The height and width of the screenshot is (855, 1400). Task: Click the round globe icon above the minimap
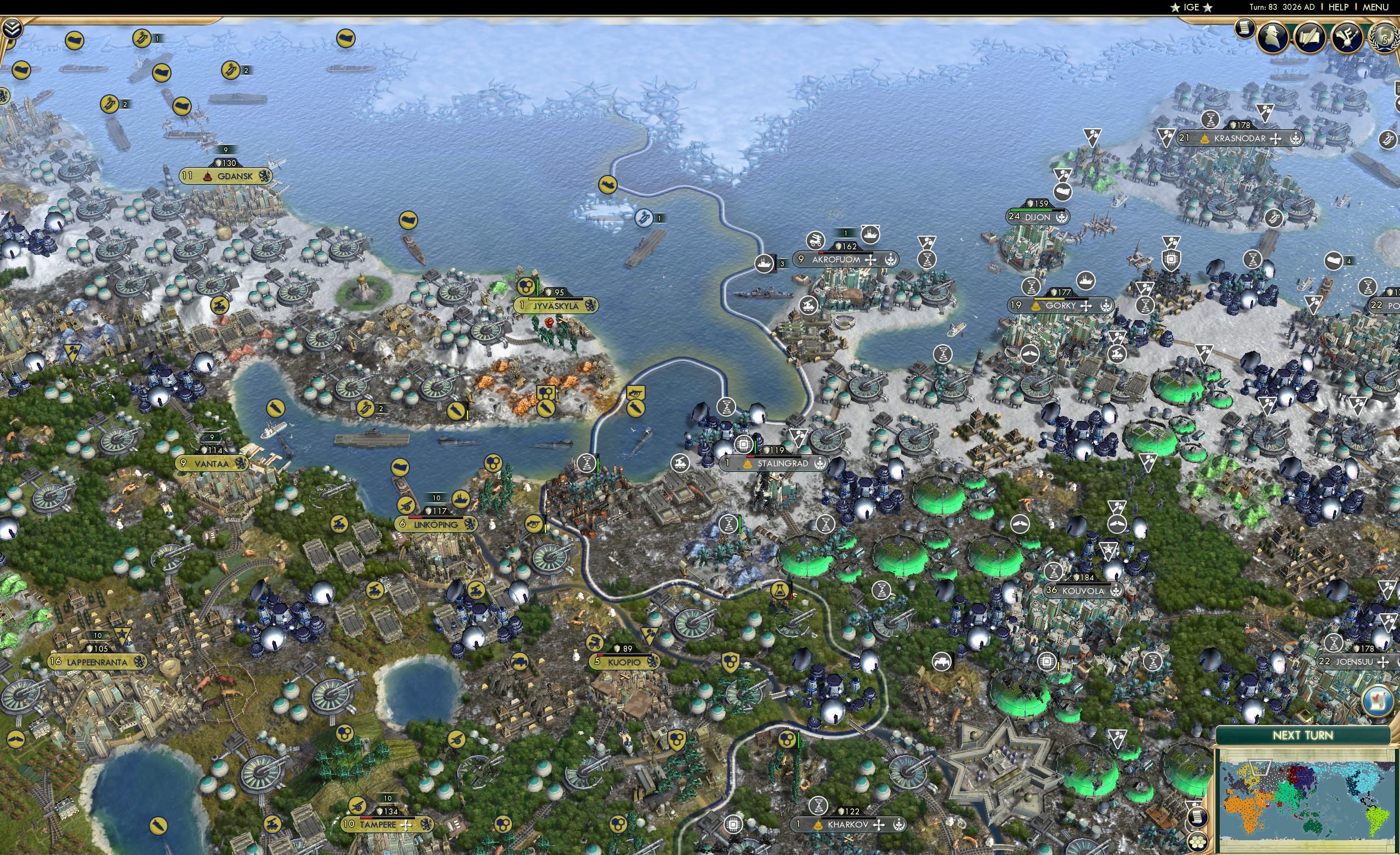(1377, 702)
